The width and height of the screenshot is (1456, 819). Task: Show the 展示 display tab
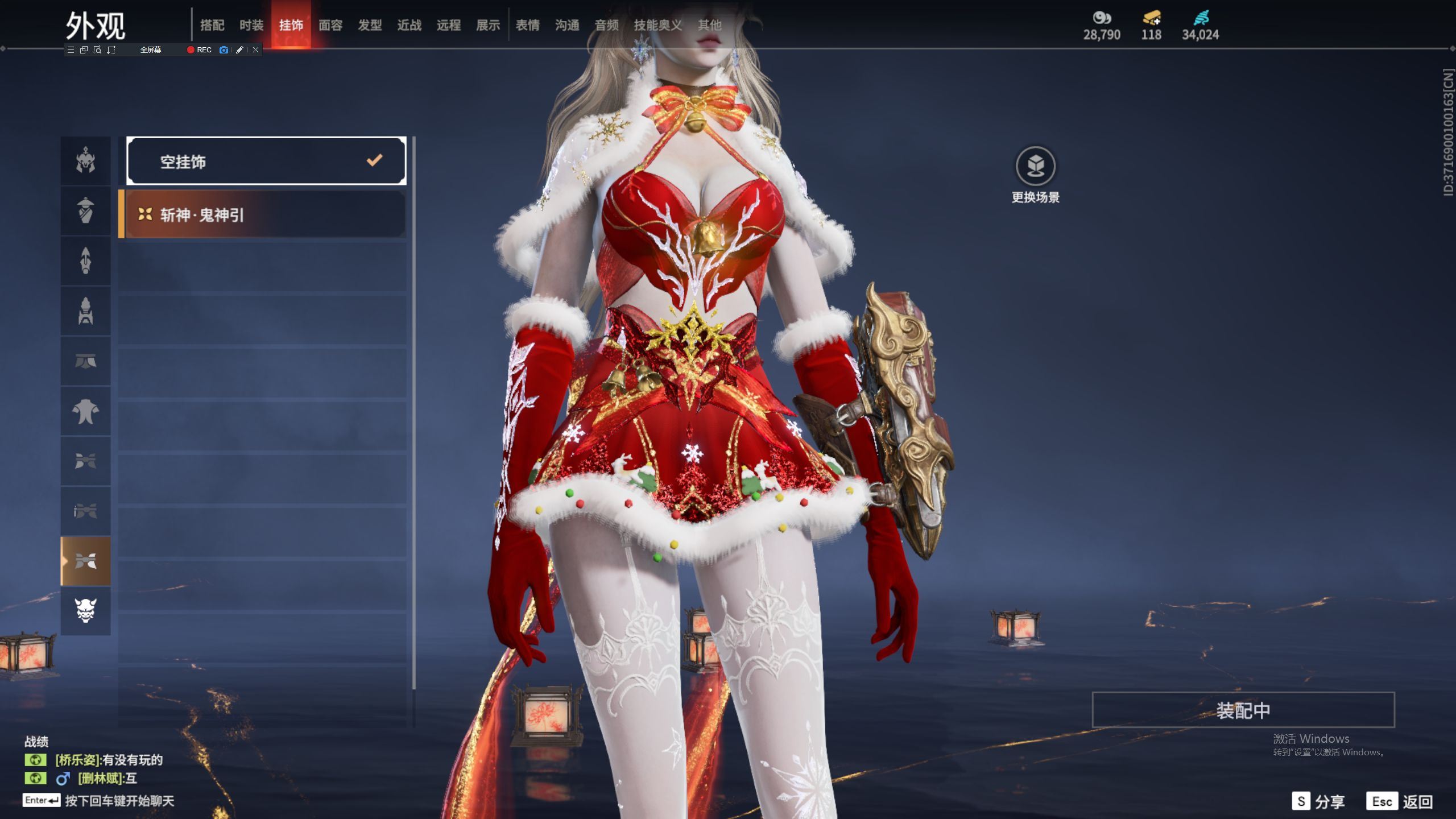[x=488, y=25]
